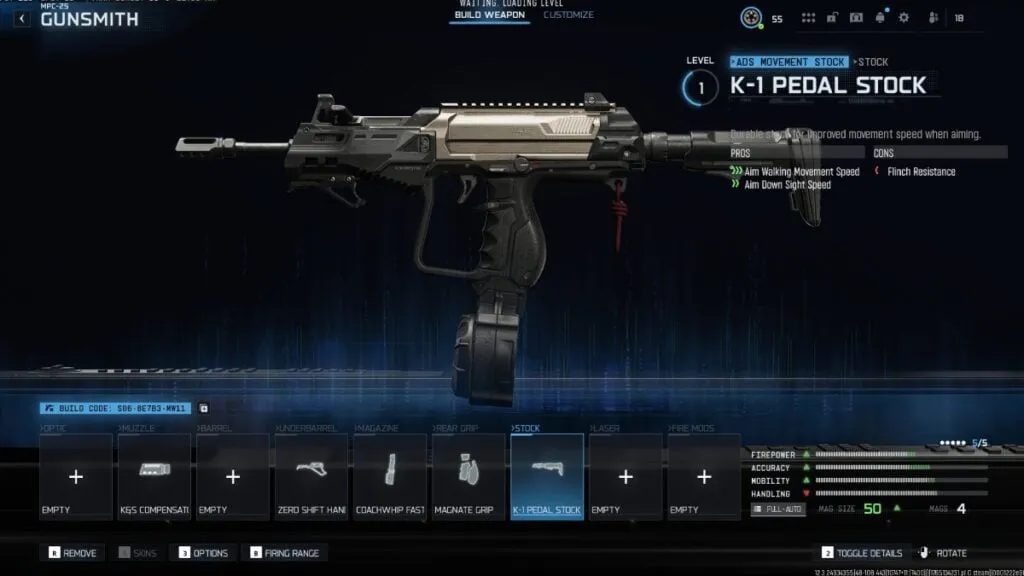
Task: Select the Coachwhip Fast magazine slot
Action: 389,477
